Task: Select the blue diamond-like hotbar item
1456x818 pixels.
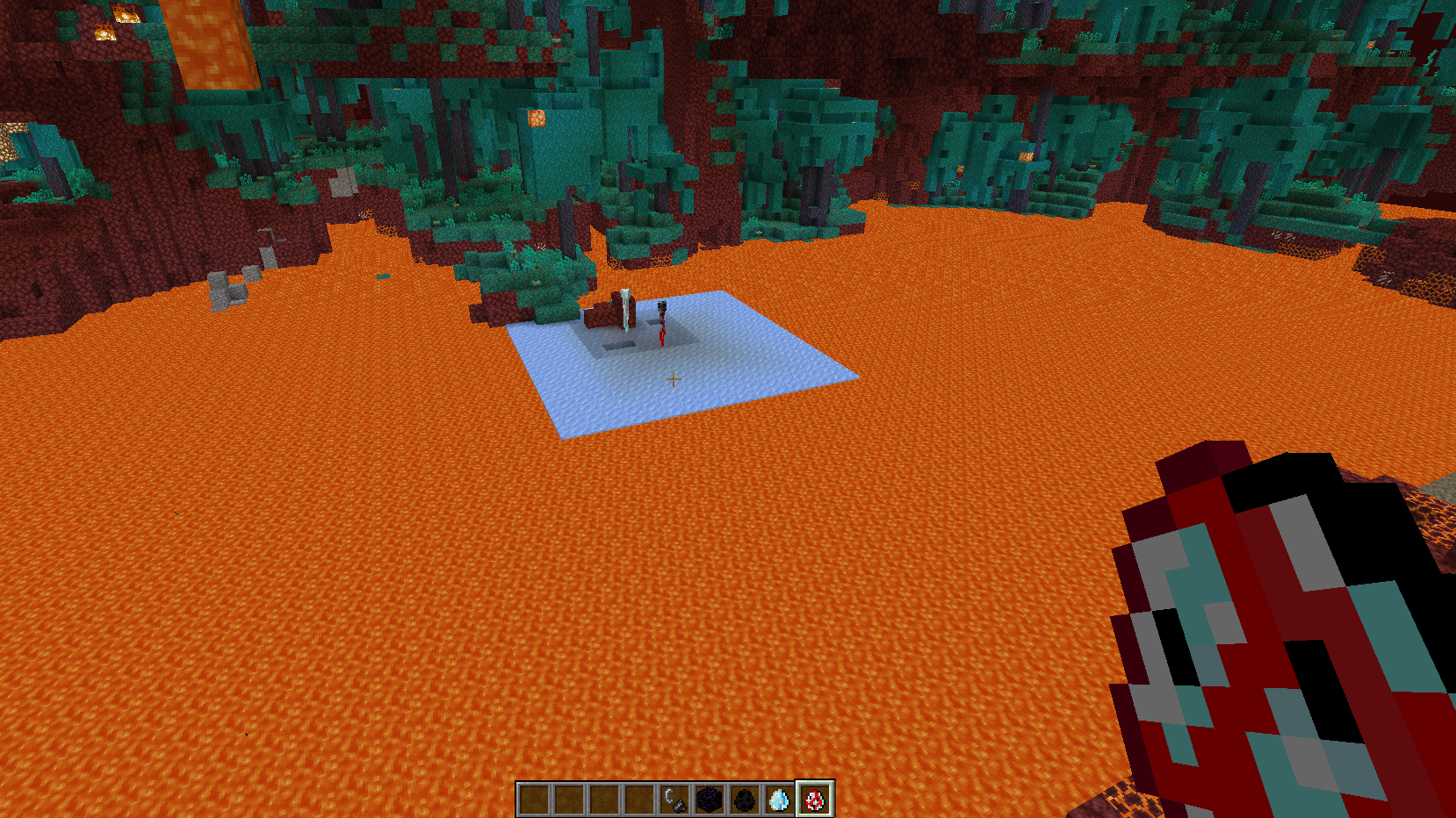Action: coord(780,800)
